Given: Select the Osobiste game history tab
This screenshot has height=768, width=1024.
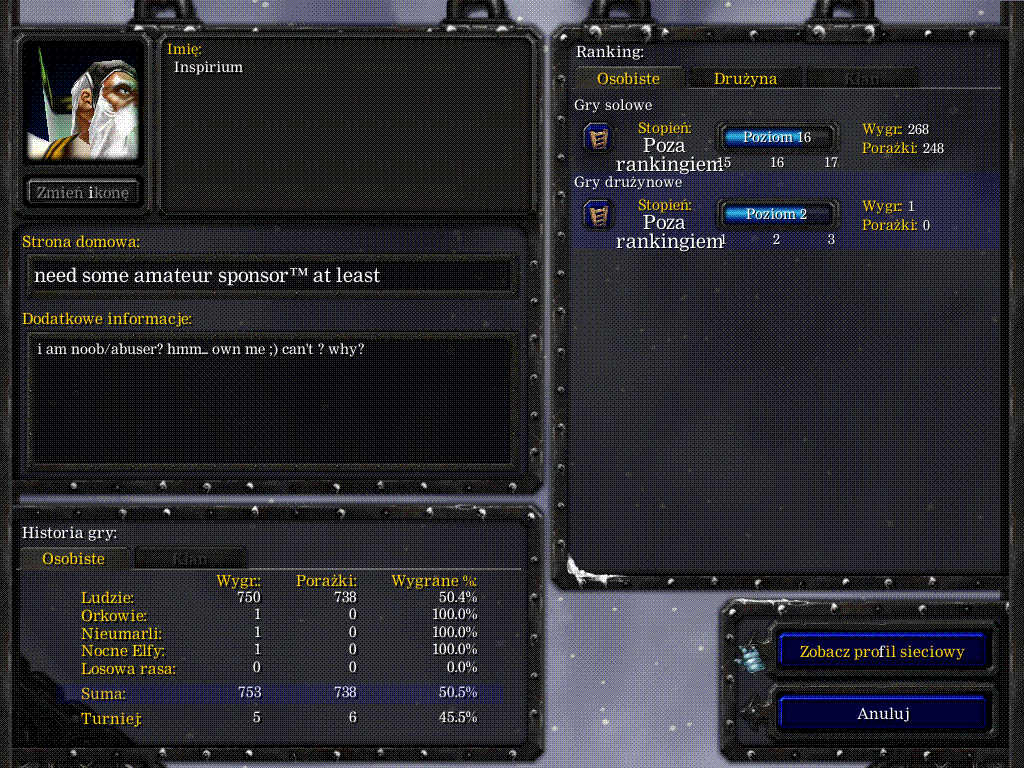Looking at the screenshot, I should point(73,560).
